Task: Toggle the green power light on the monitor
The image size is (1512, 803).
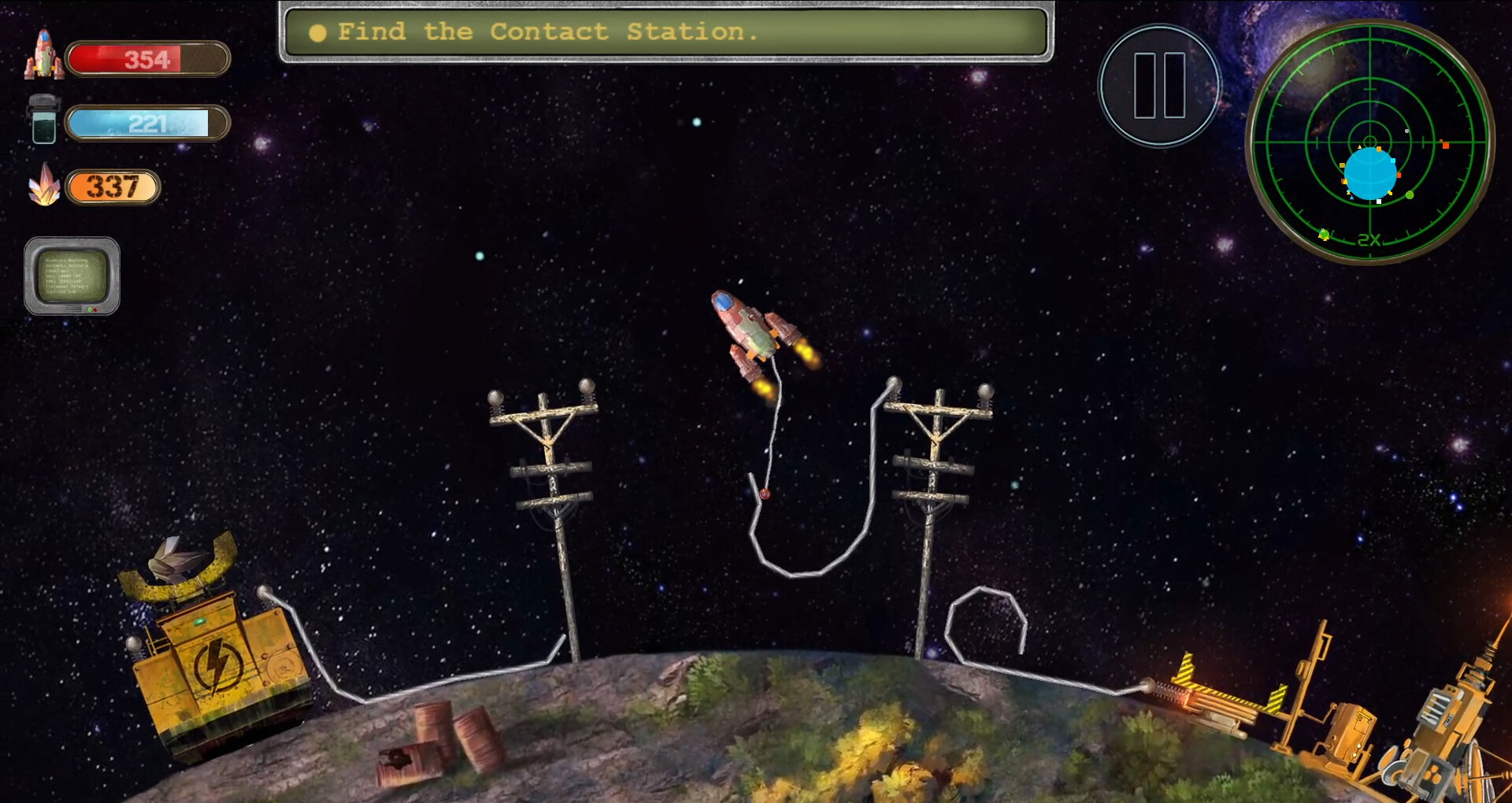Action: [89, 308]
